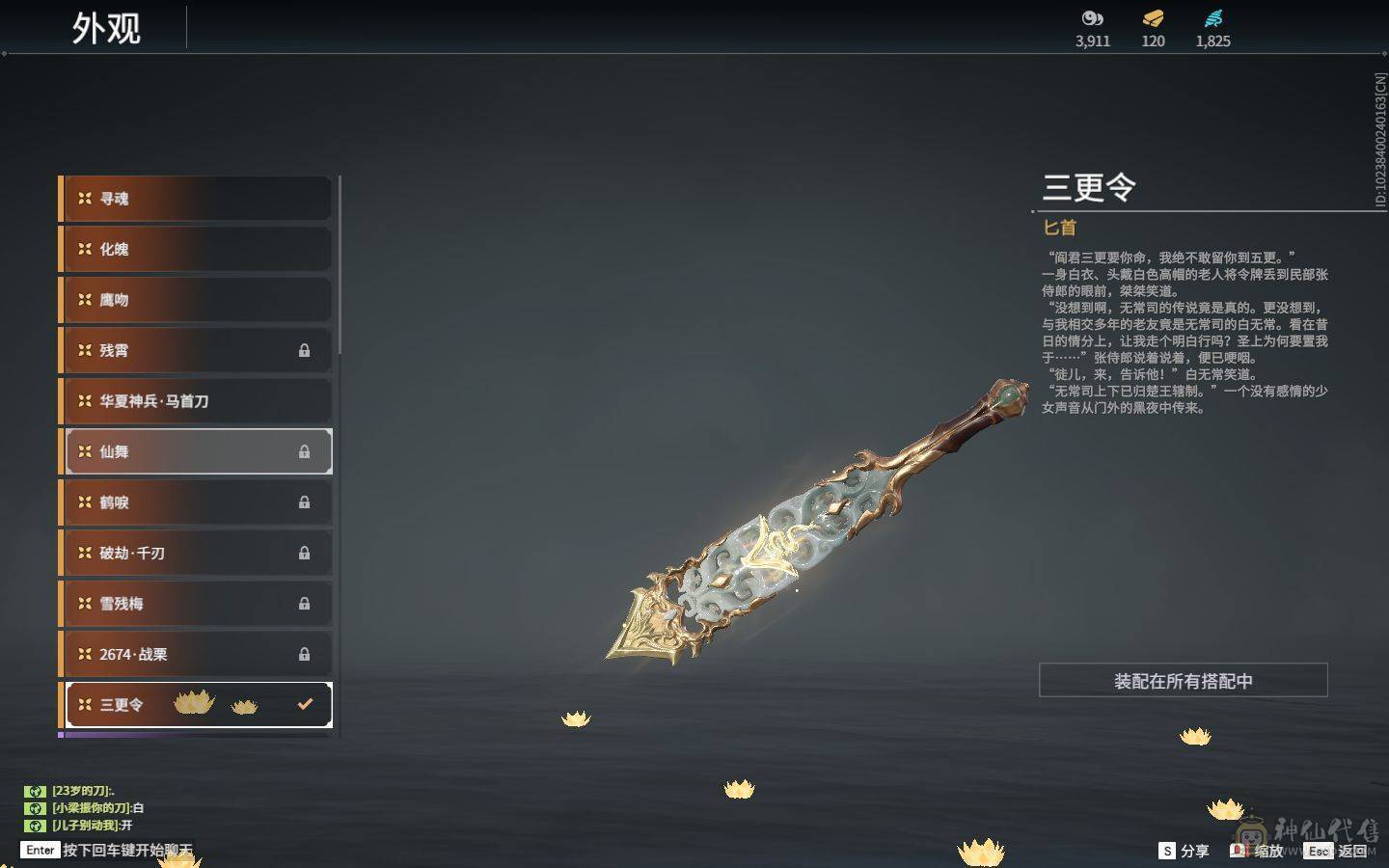
Task: Choose 华夏神兵·马首刀 skin entry
Action: pos(197,401)
